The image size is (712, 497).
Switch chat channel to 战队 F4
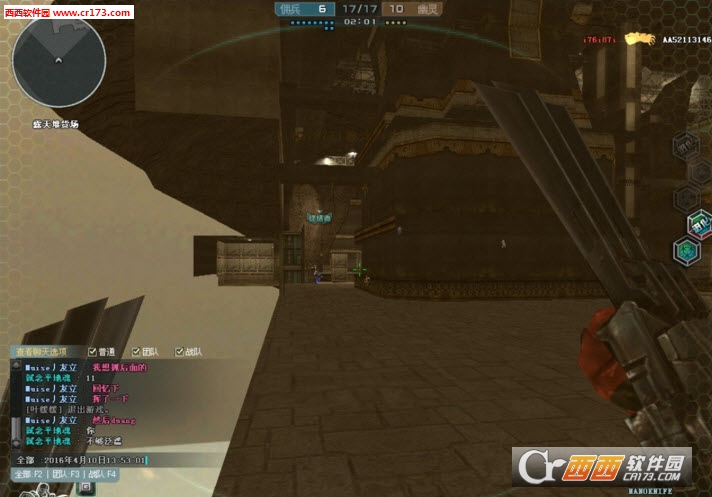(x=101, y=473)
